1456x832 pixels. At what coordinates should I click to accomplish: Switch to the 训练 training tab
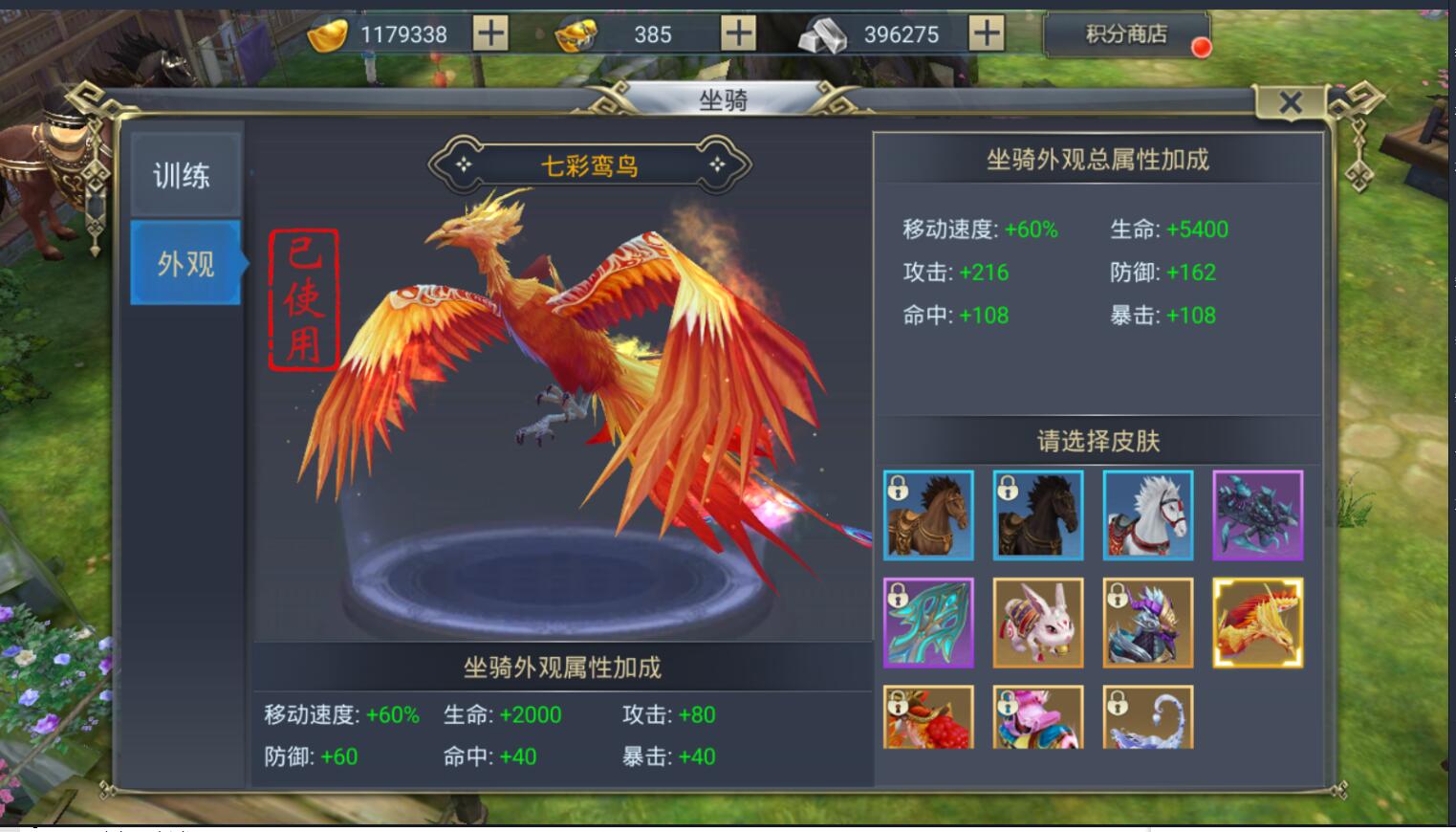[185, 175]
